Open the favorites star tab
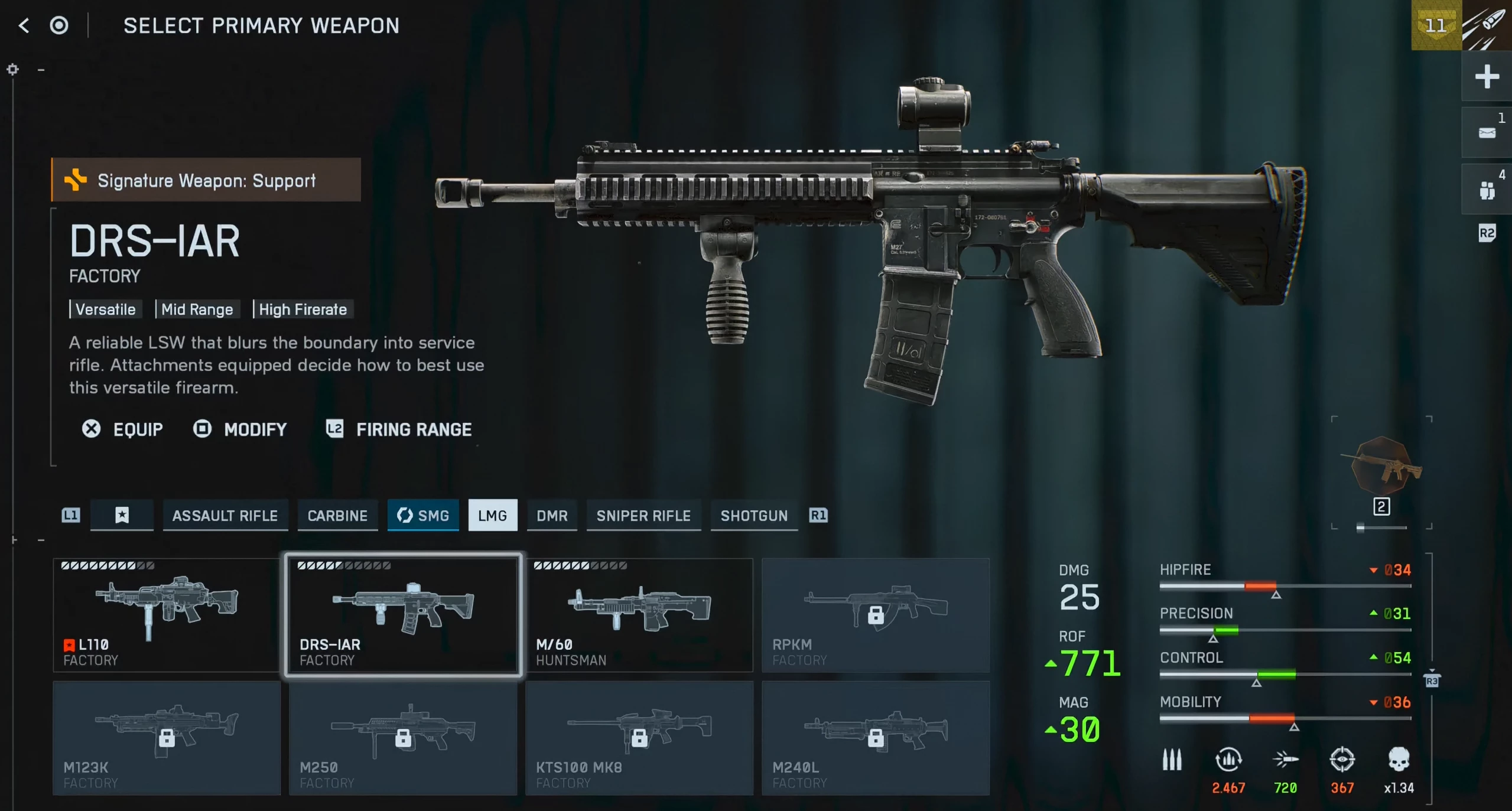Image resolution: width=1512 pixels, height=811 pixels. point(122,516)
